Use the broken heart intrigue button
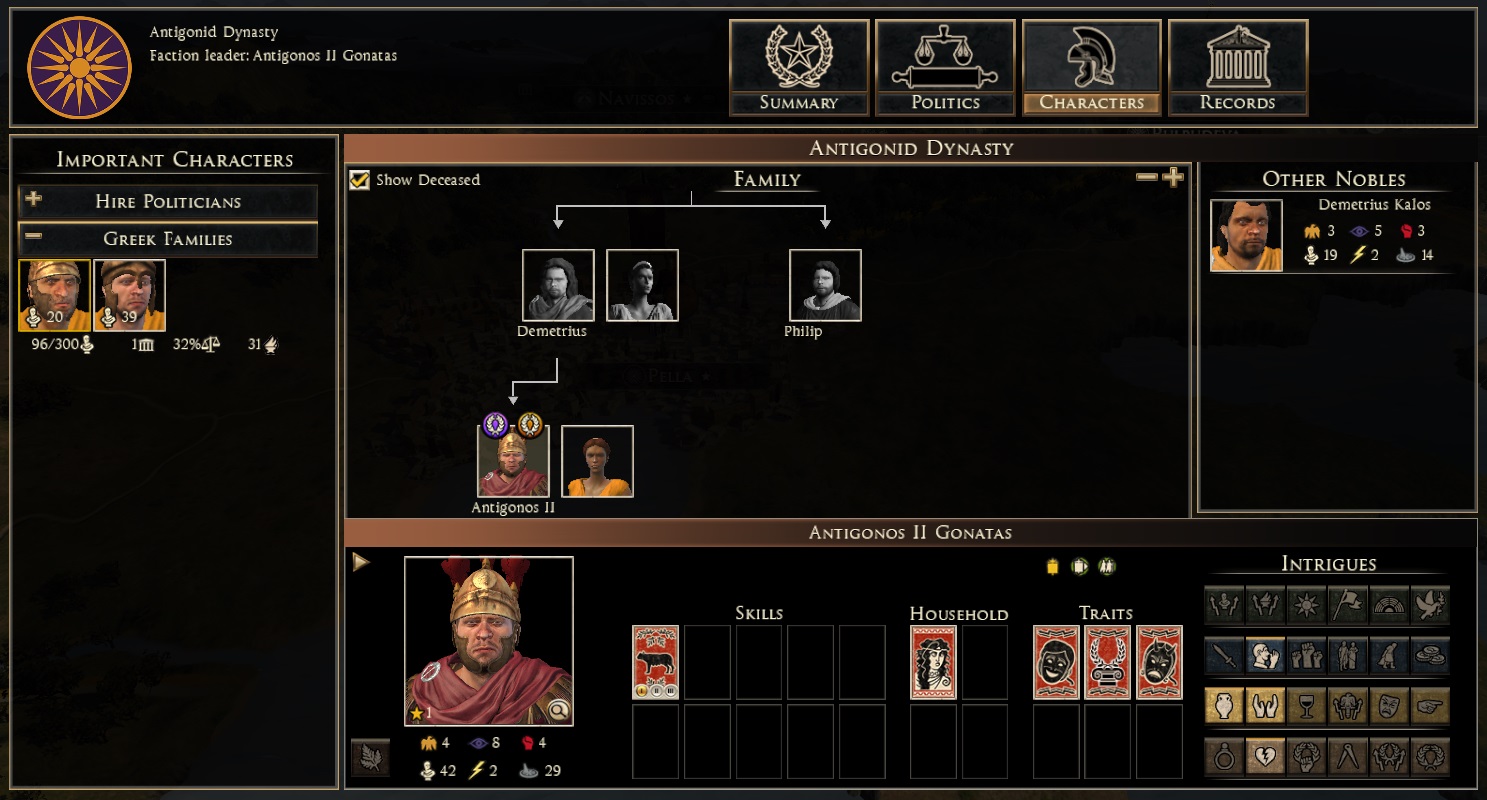The width and height of the screenshot is (1487, 800). pos(1265,757)
